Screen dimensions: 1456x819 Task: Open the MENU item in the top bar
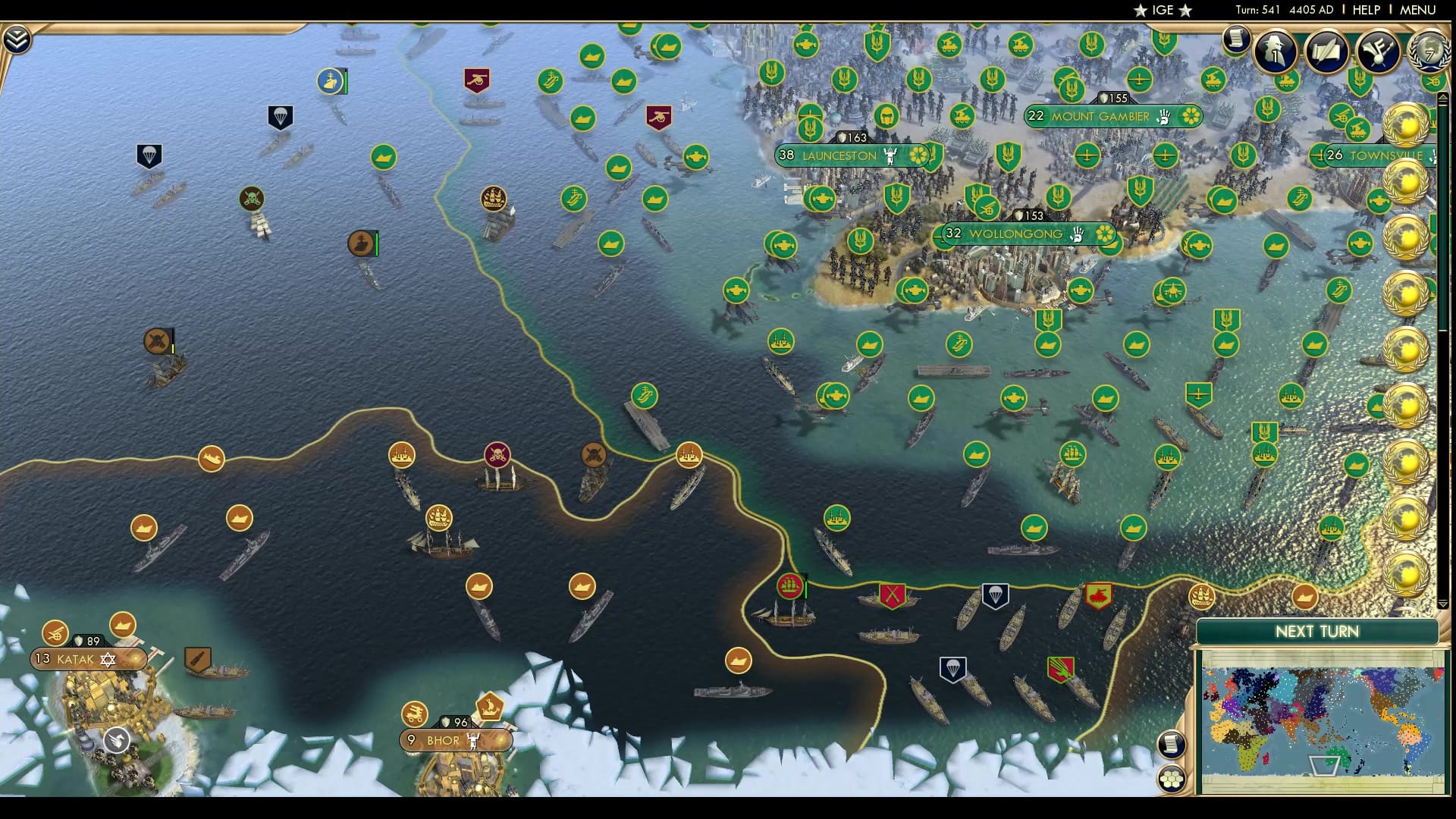(1420, 10)
